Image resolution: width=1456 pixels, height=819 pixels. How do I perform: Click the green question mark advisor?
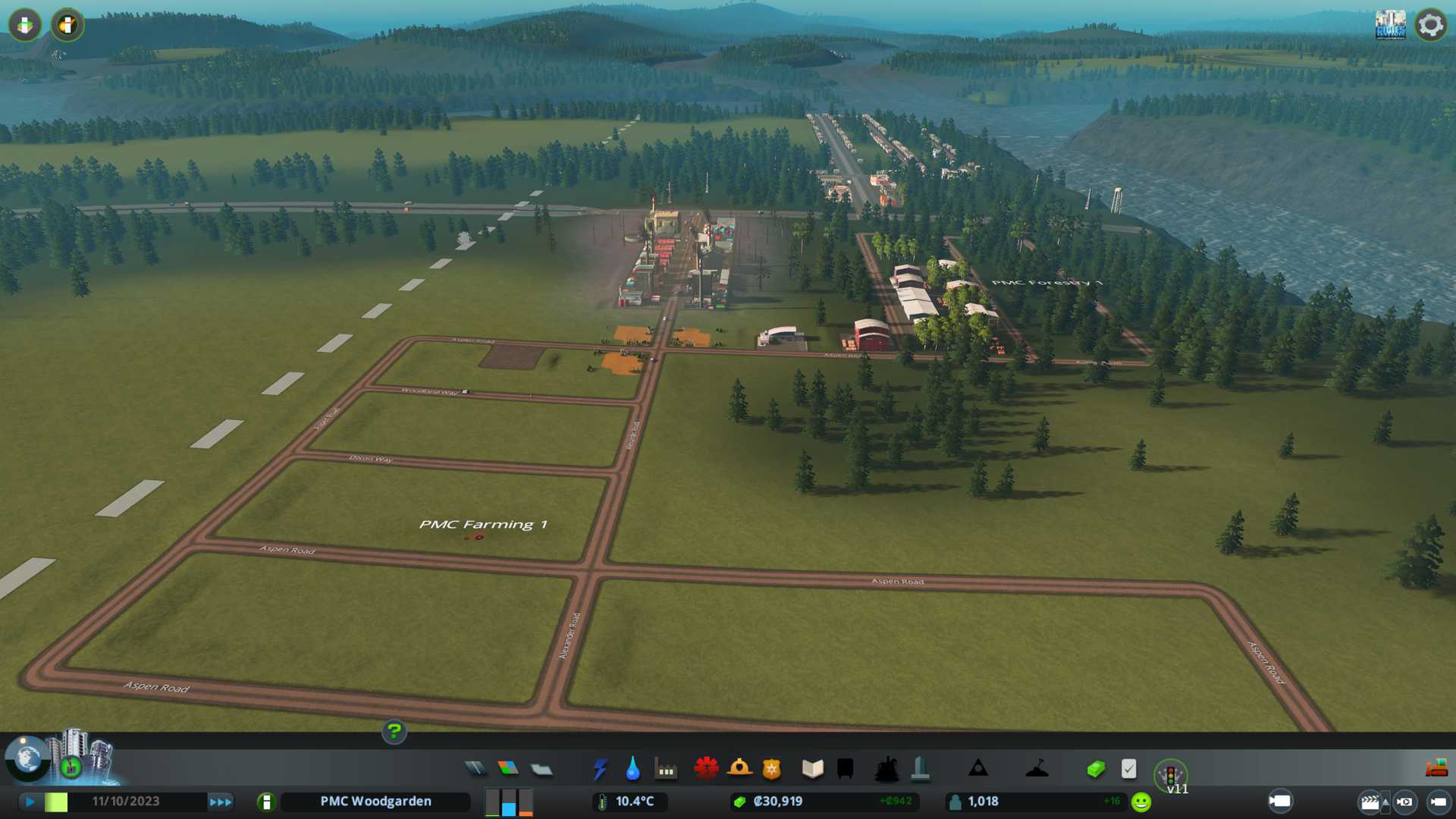[x=394, y=731]
